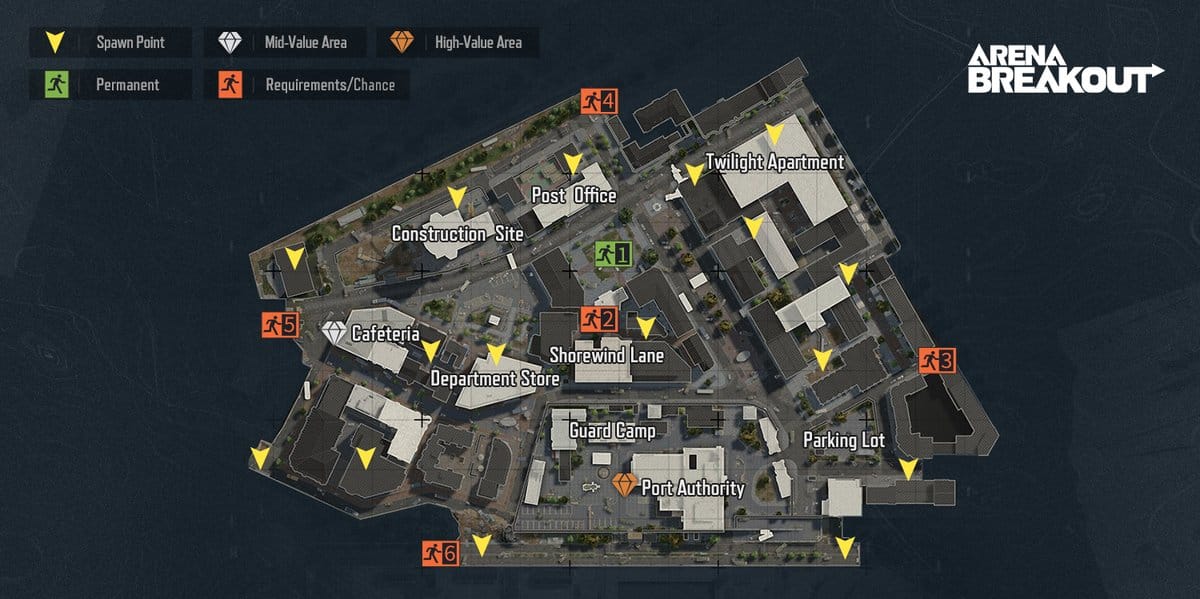Select the green permanent extraction marker 1

613,255
